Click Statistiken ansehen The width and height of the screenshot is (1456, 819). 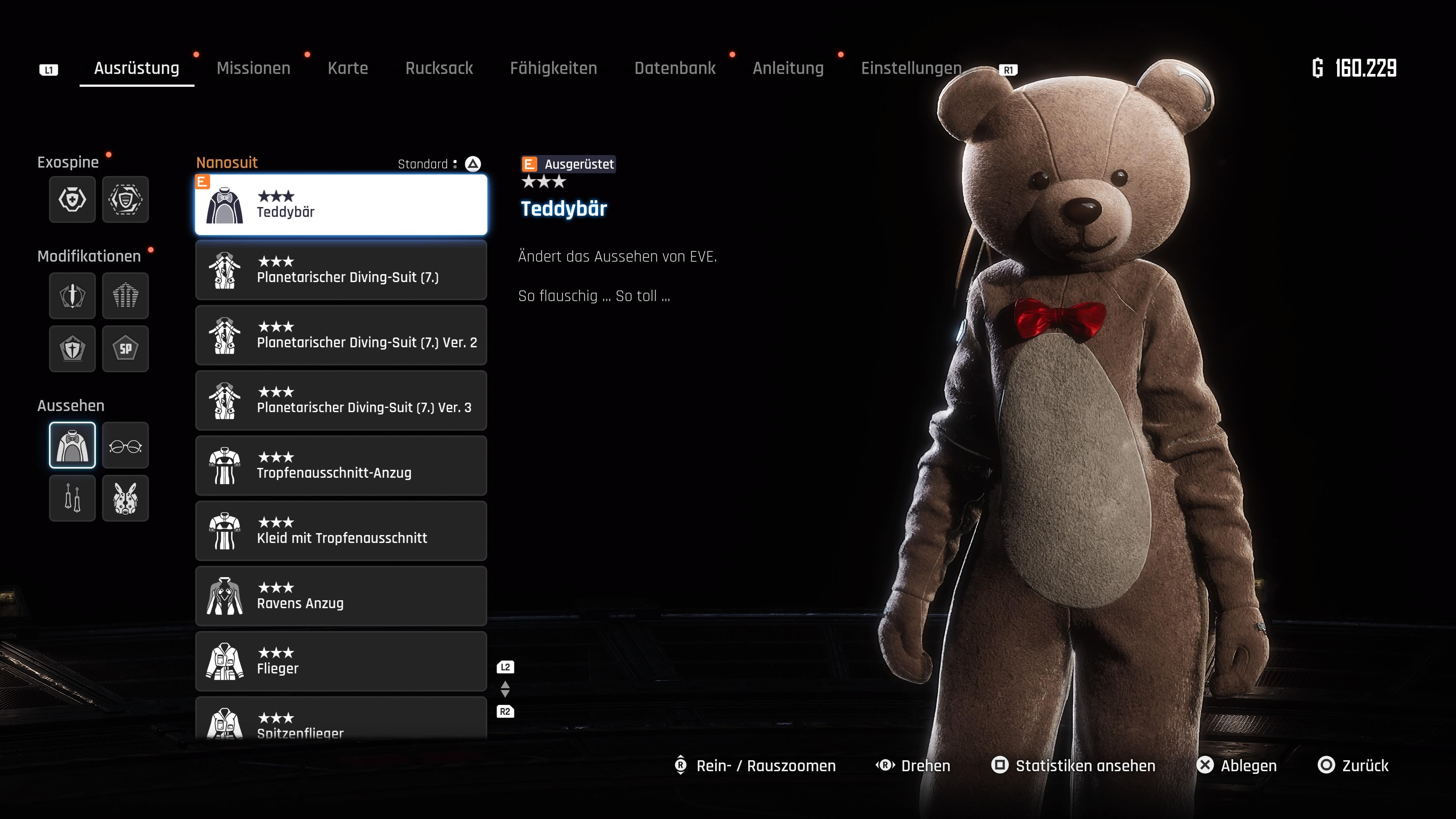(x=1073, y=765)
